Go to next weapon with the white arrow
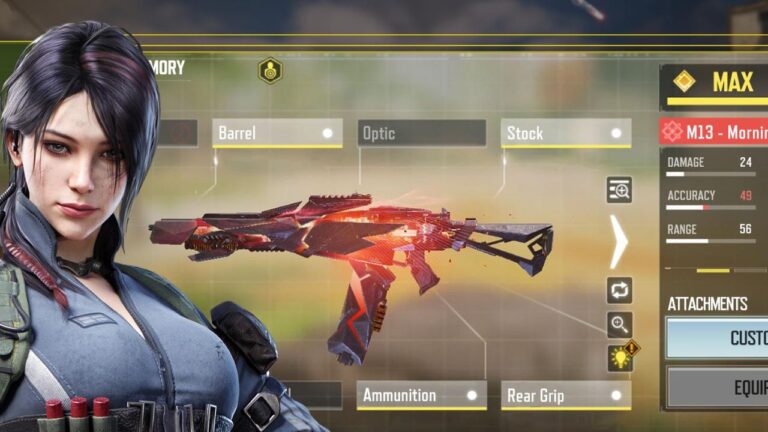The height and width of the screenshot is (432, 768). [619, 241]
